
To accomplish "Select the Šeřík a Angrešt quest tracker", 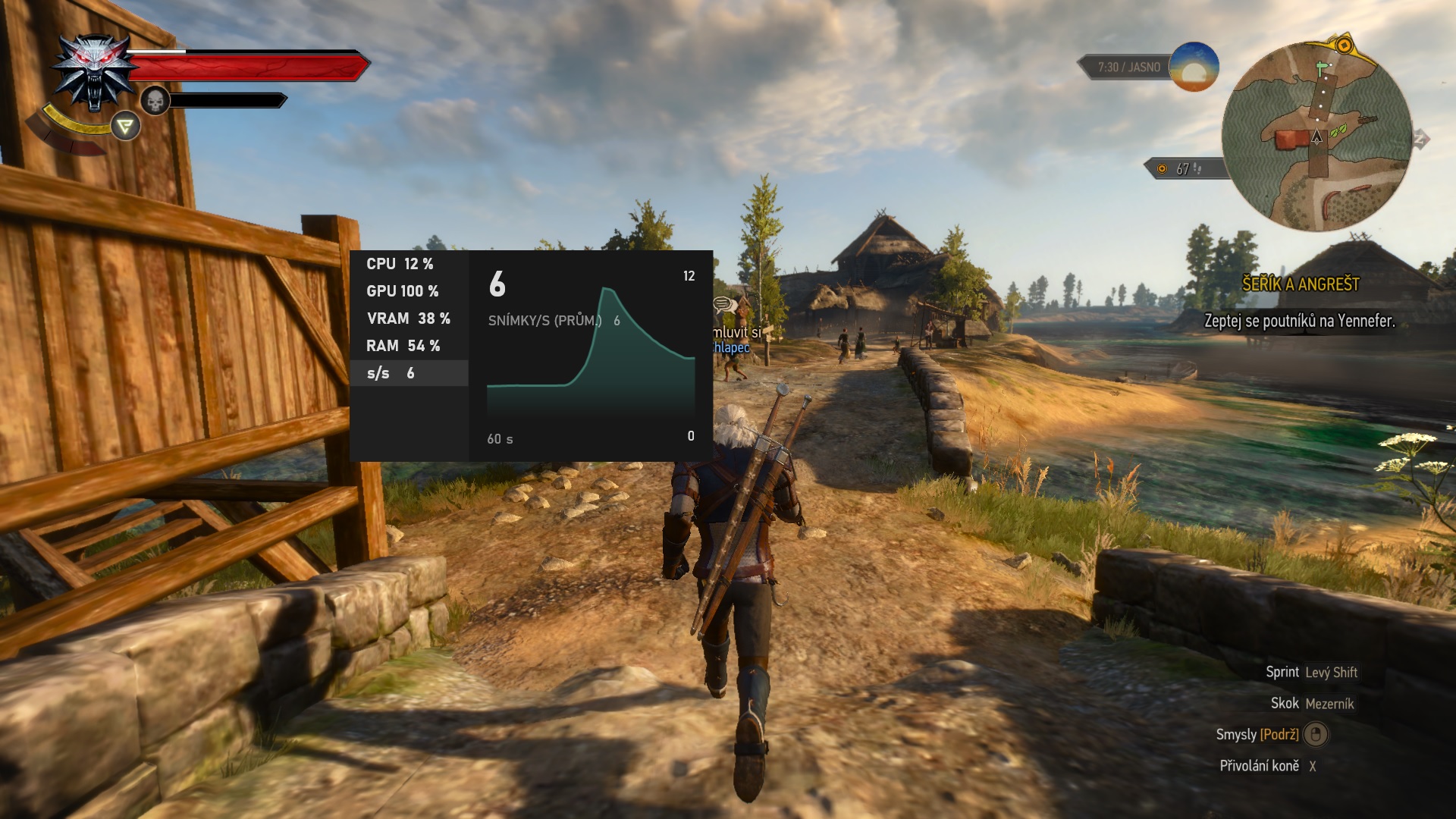I will pos(1300,284).
